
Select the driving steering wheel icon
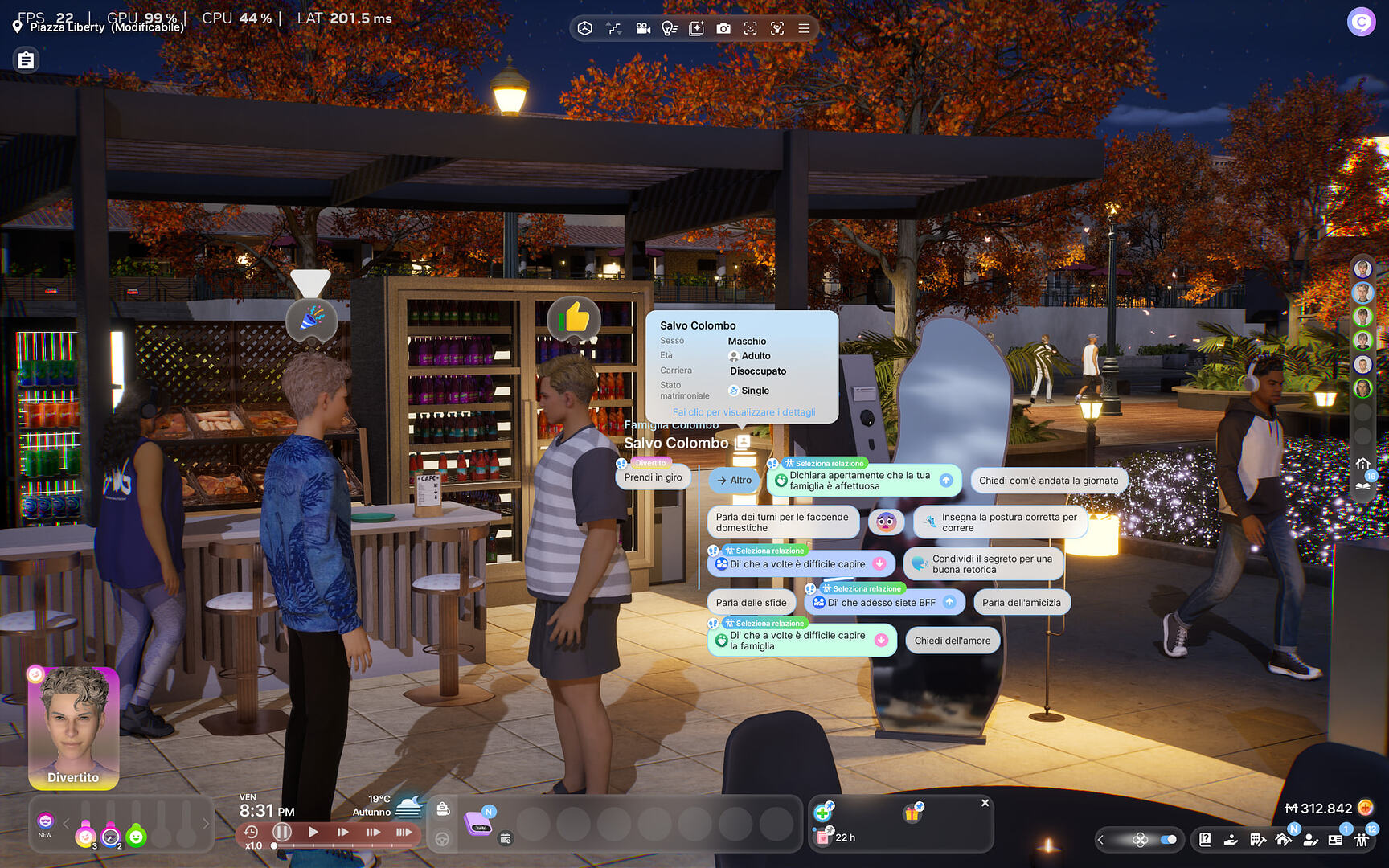pos(442,840)
